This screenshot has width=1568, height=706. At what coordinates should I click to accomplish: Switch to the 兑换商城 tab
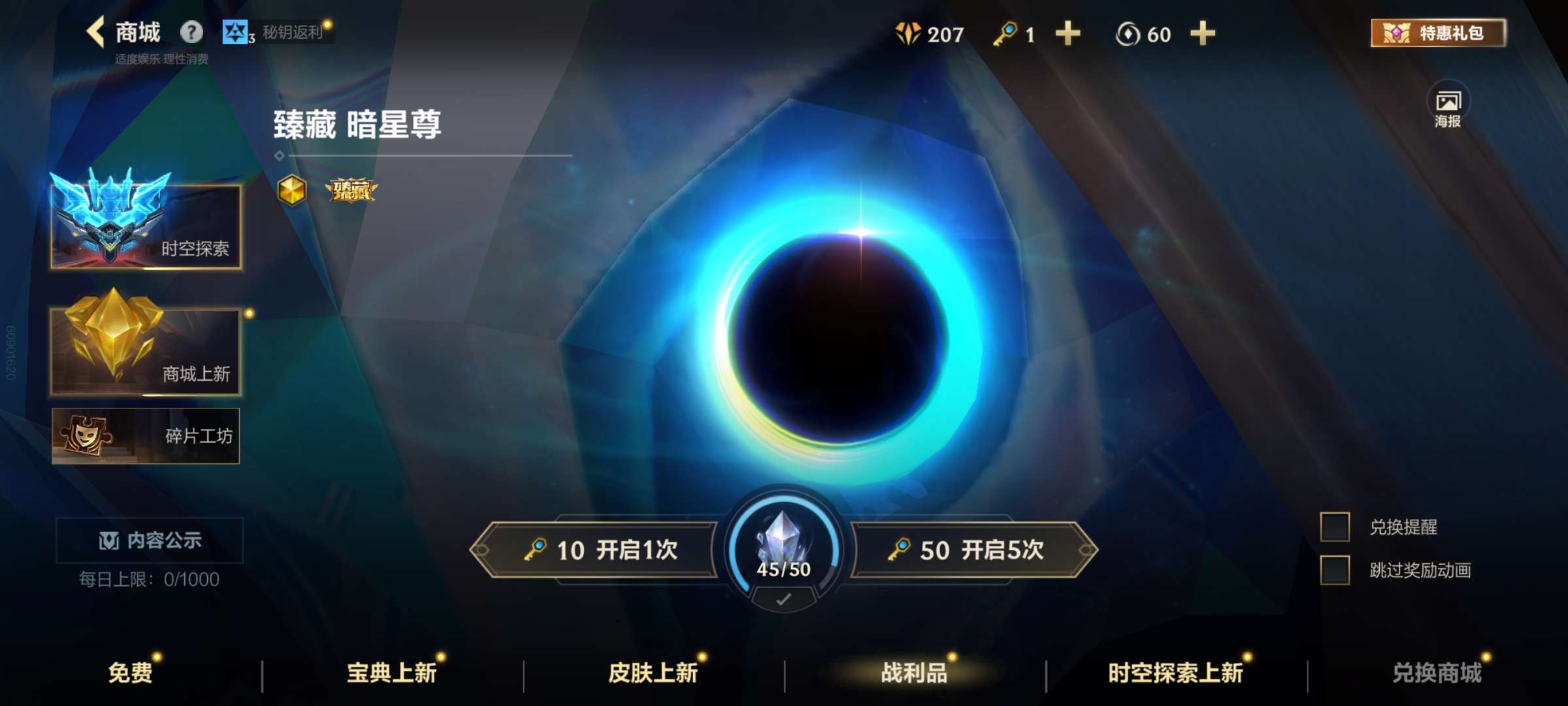tap(1439, 673)
